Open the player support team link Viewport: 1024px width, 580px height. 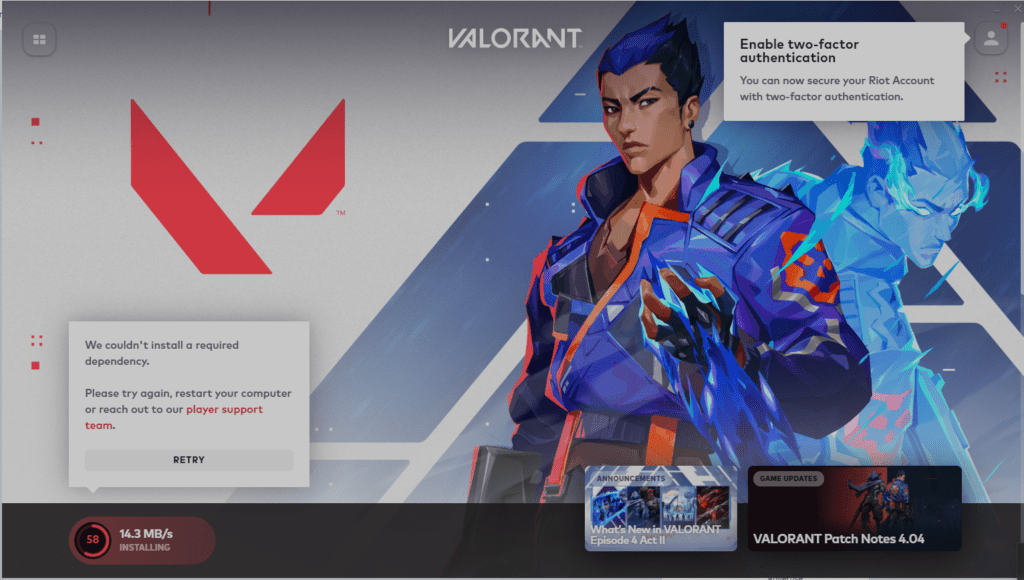(x=224, y=410)
